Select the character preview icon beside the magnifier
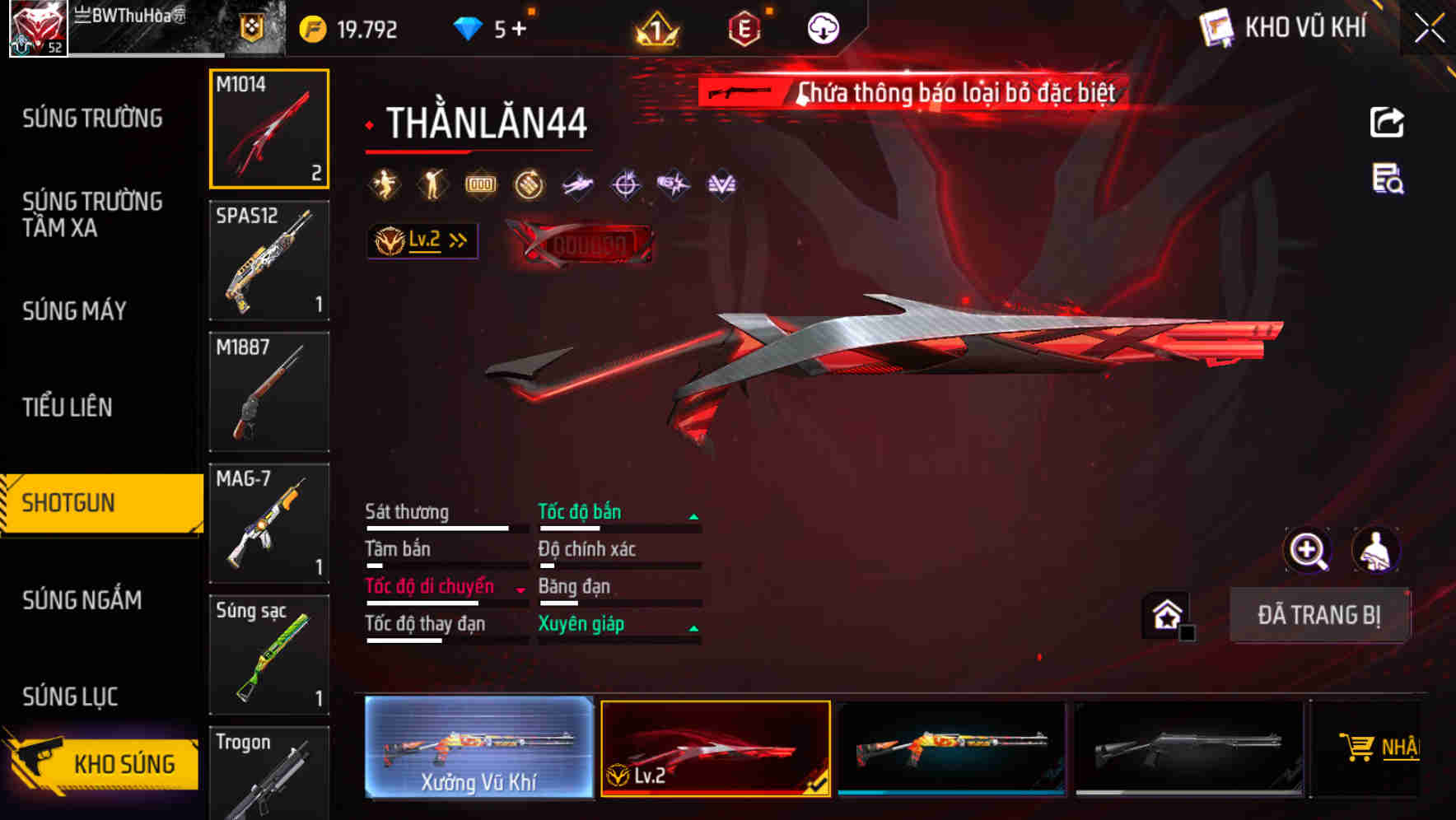 (1378, 550)
